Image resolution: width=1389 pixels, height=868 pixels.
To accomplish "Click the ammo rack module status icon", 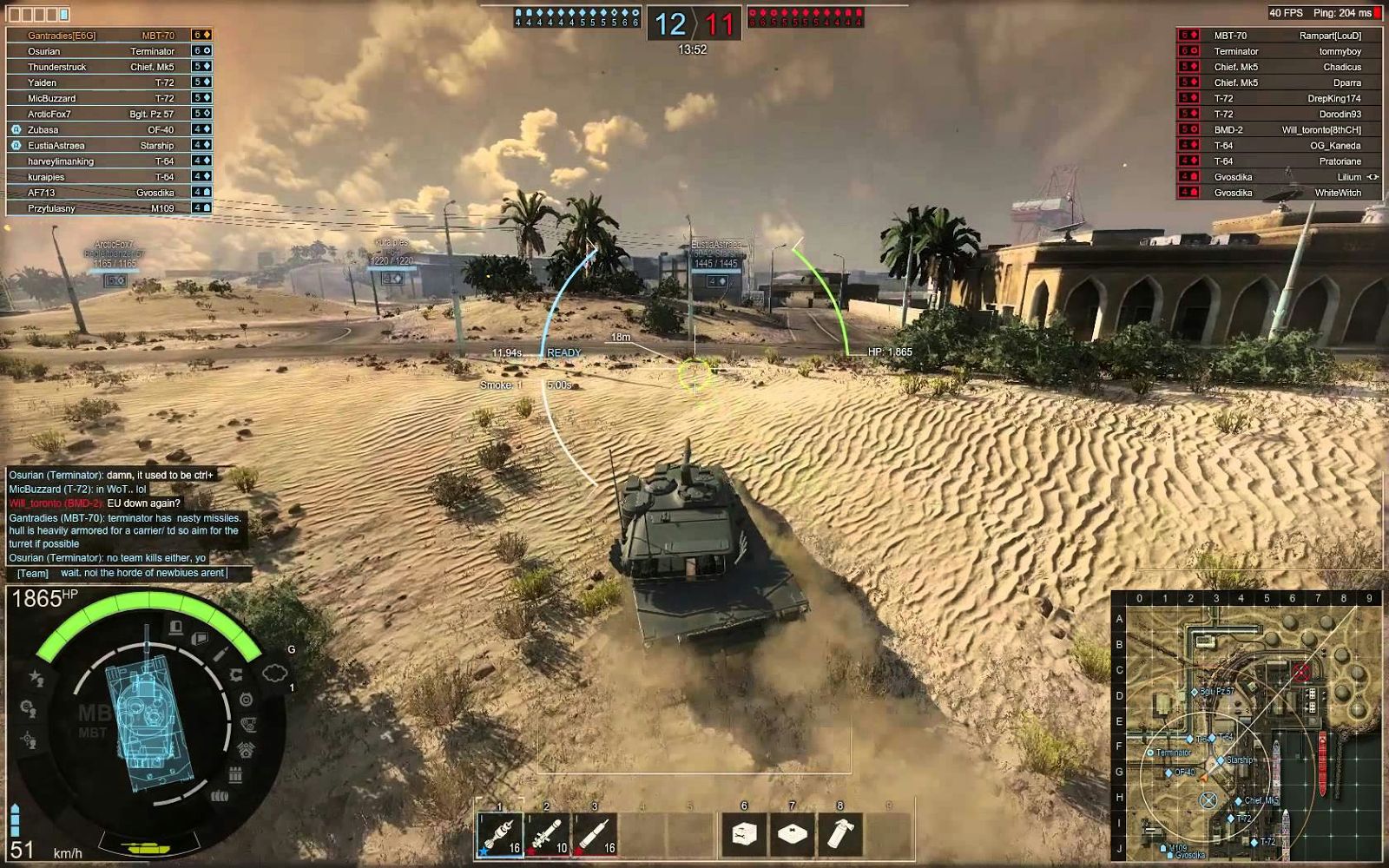I will point(234,774).
